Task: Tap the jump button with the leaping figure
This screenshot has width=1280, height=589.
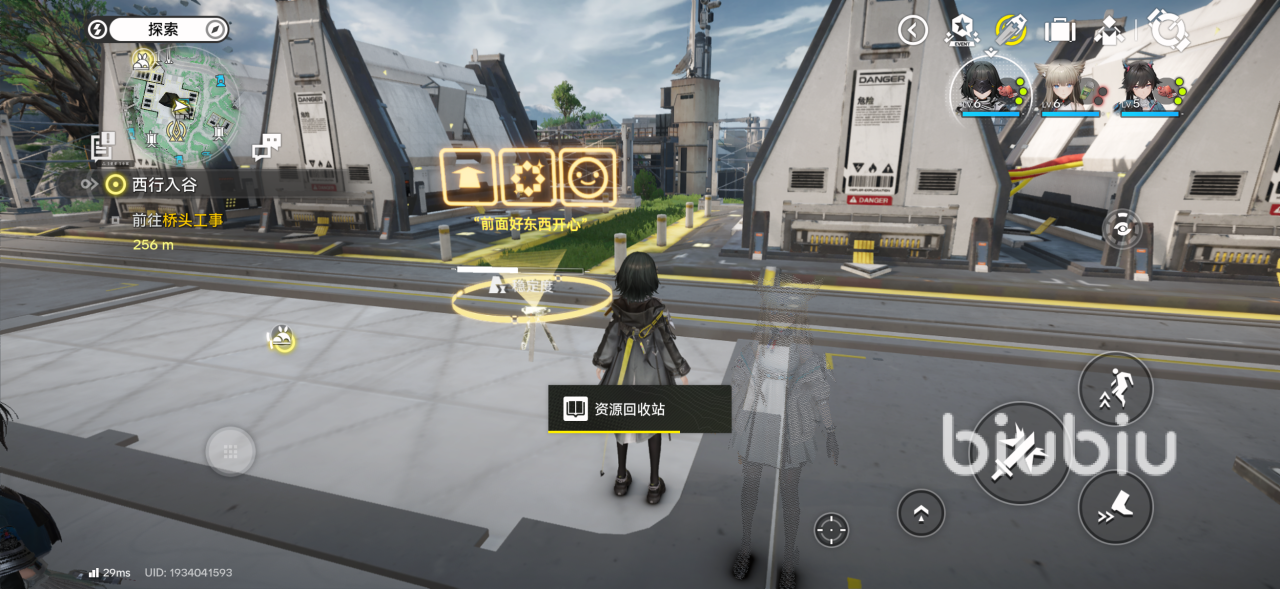Action: [1115, 389]
